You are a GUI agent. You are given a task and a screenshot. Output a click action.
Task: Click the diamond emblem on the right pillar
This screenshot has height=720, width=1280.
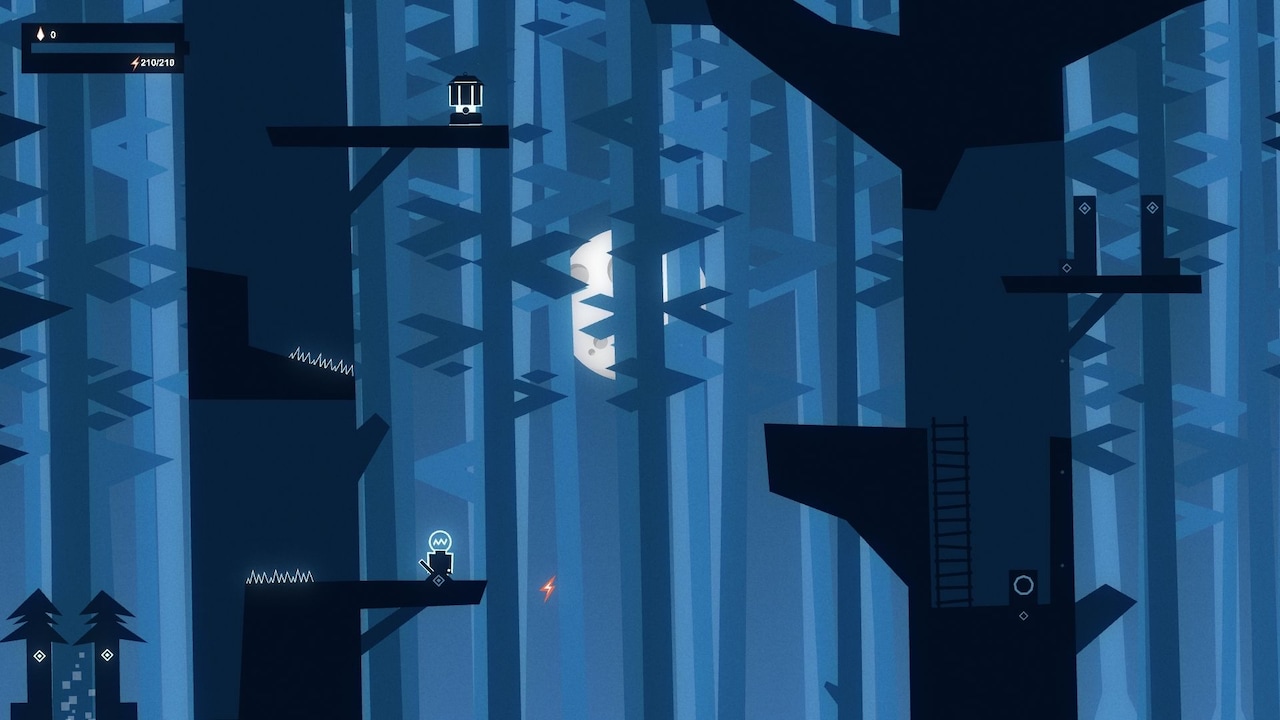point(1152,207)
